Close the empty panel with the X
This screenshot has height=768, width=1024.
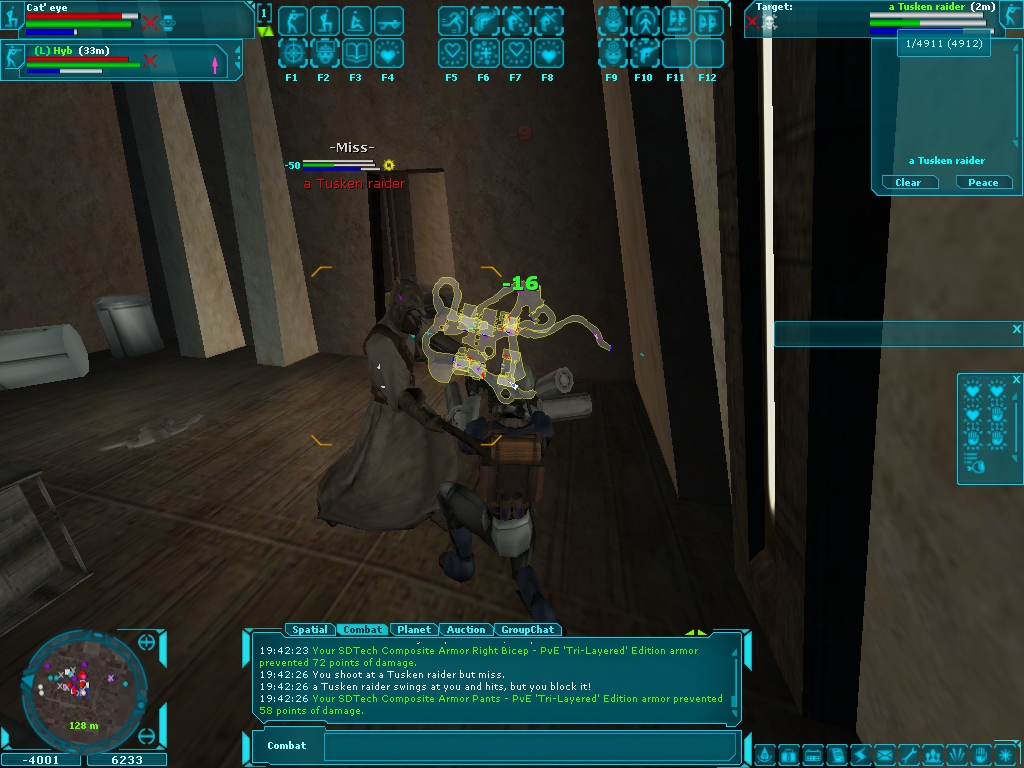click(x=1016, y=329)
